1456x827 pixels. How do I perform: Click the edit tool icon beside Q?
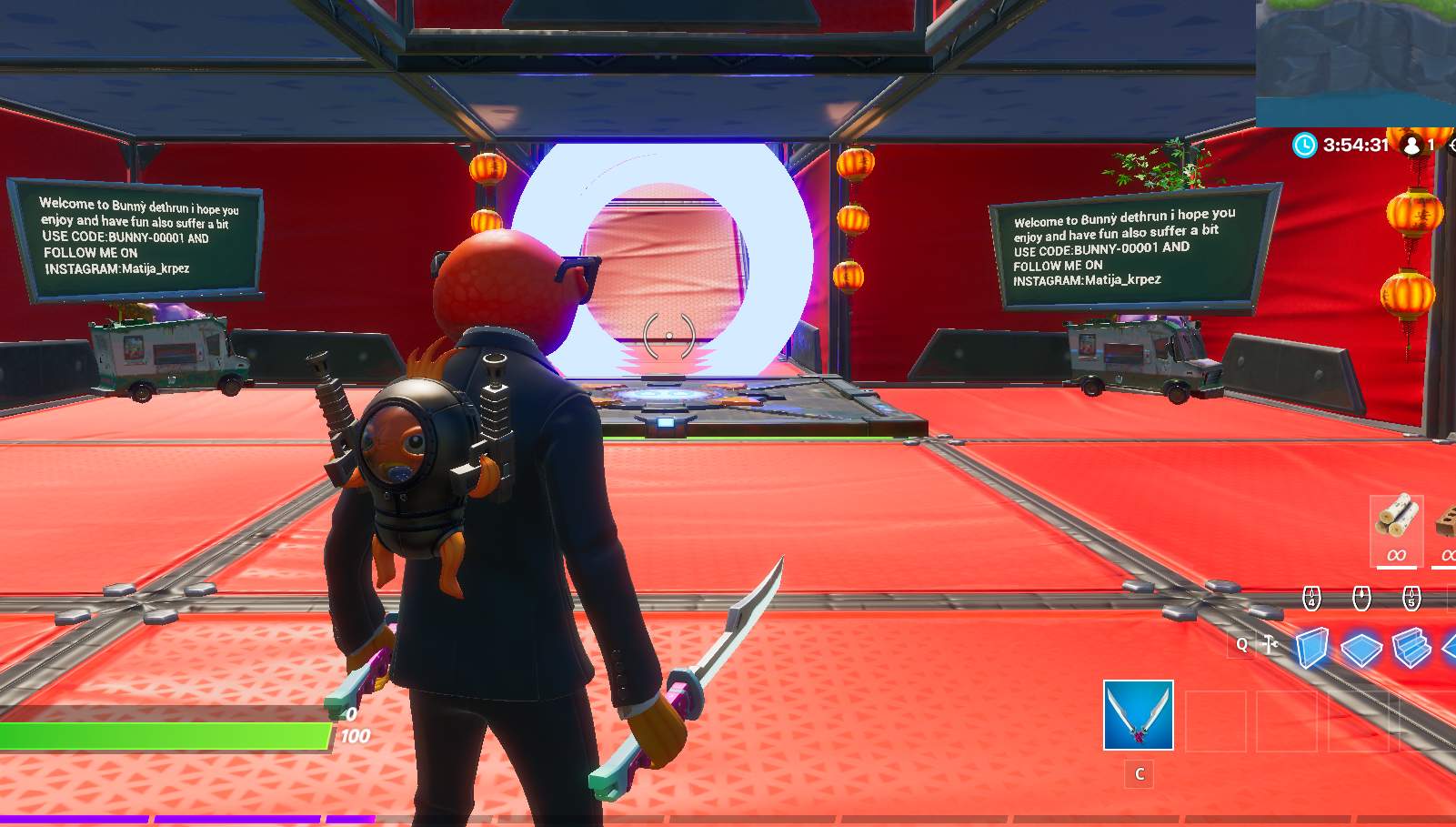[1269, 644]
